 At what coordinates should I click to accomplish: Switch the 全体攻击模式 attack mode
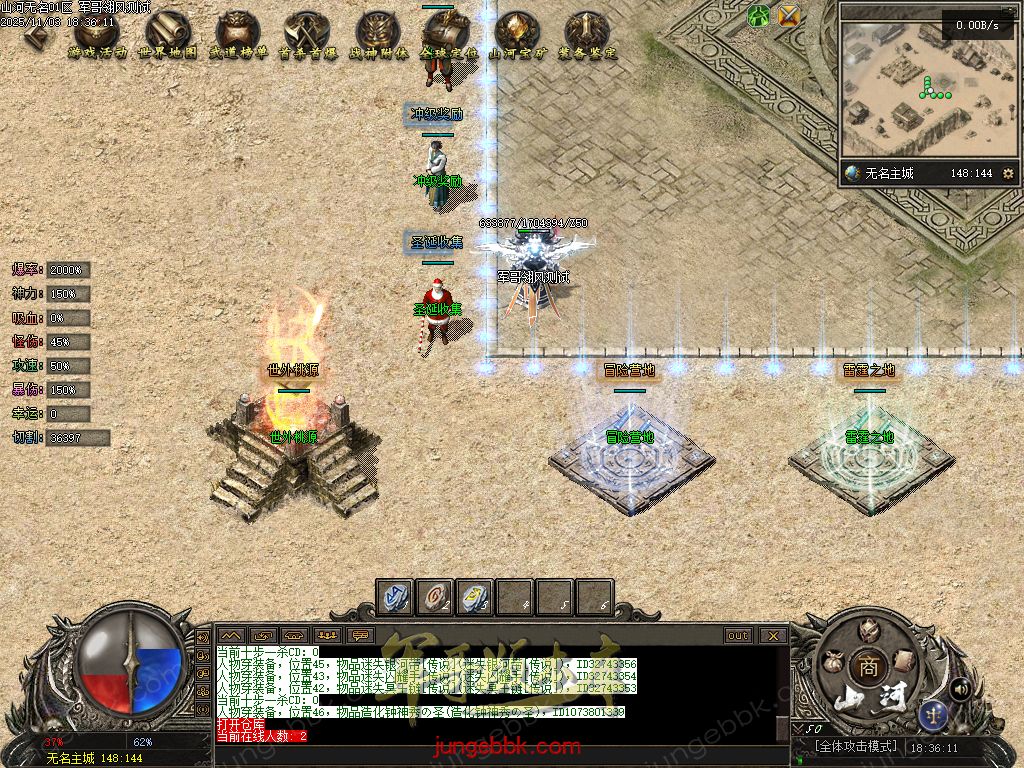[x=855, y=747]
